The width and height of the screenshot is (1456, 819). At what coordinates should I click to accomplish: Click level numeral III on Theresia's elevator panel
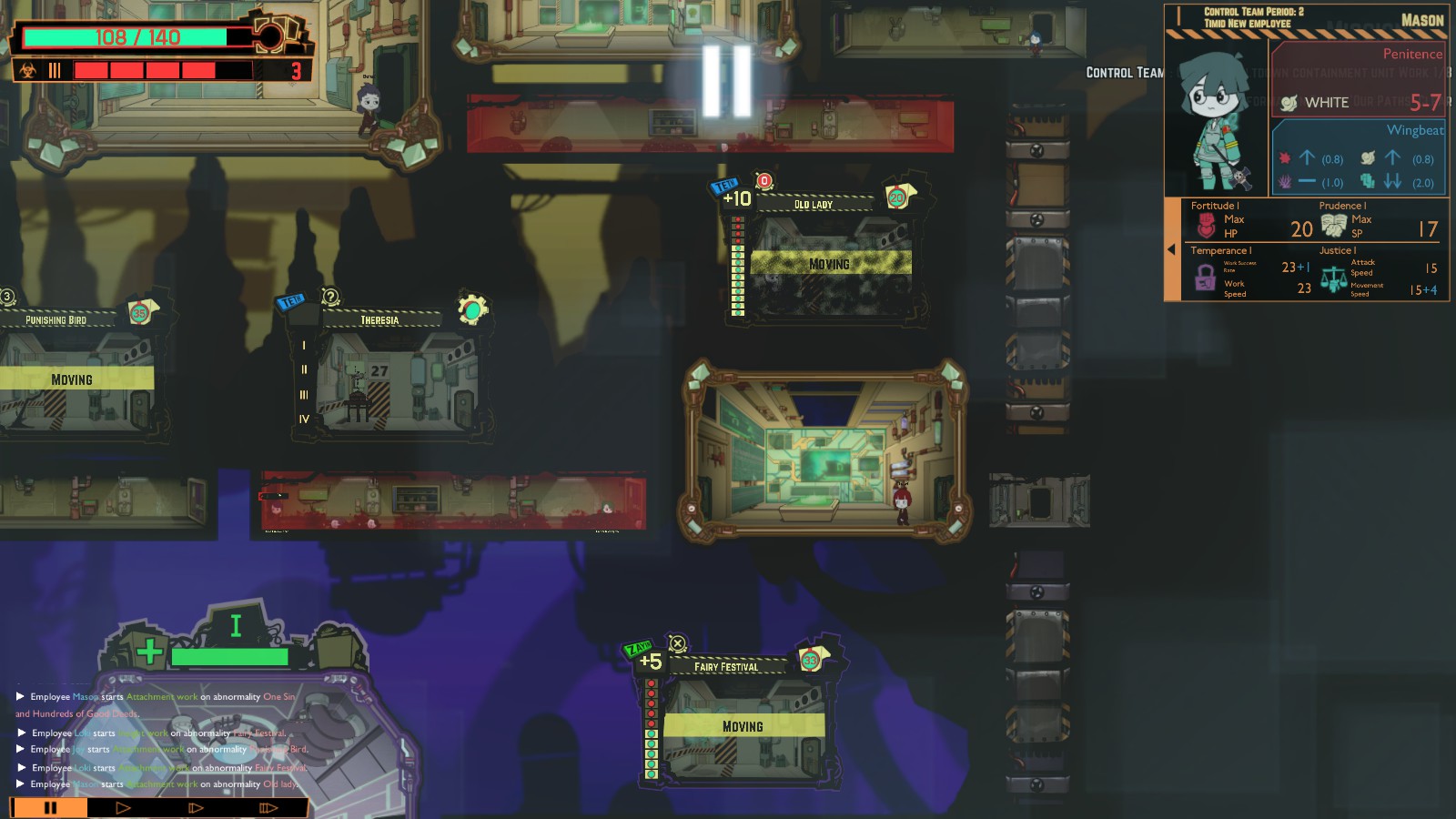[302, 394]
